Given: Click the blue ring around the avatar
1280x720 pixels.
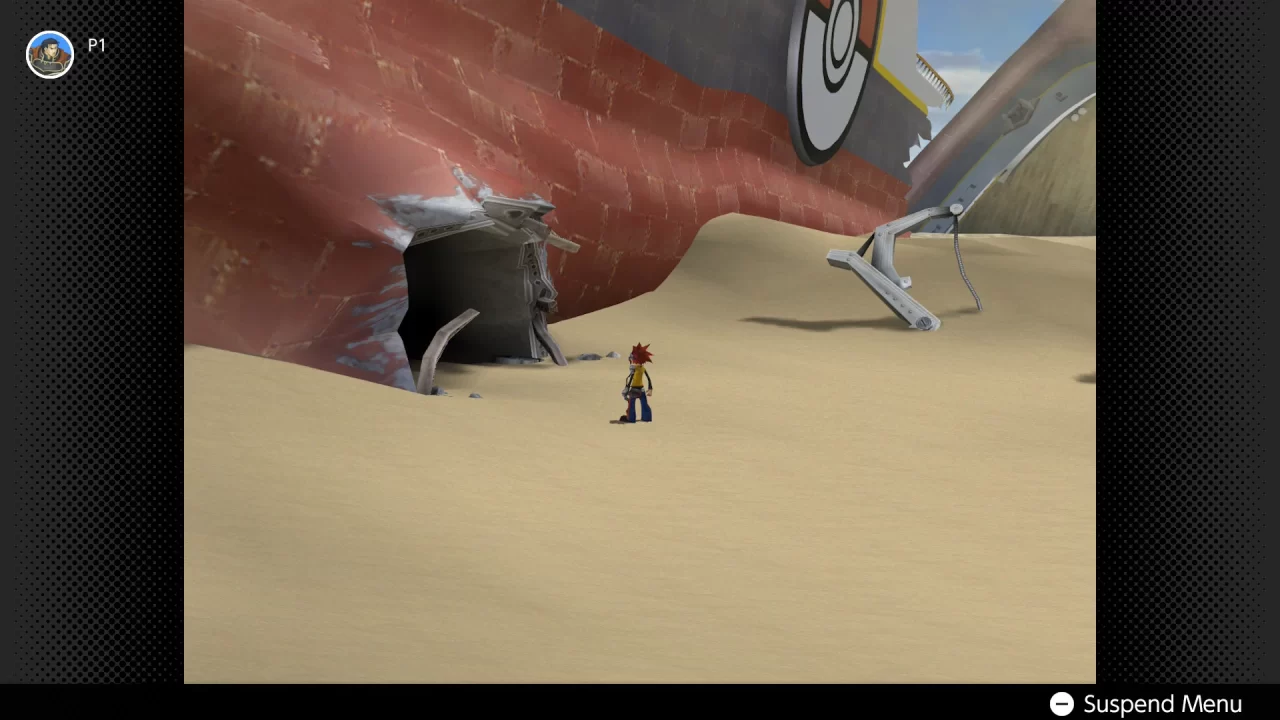Looking at the screenshot, I should (49, 33).
